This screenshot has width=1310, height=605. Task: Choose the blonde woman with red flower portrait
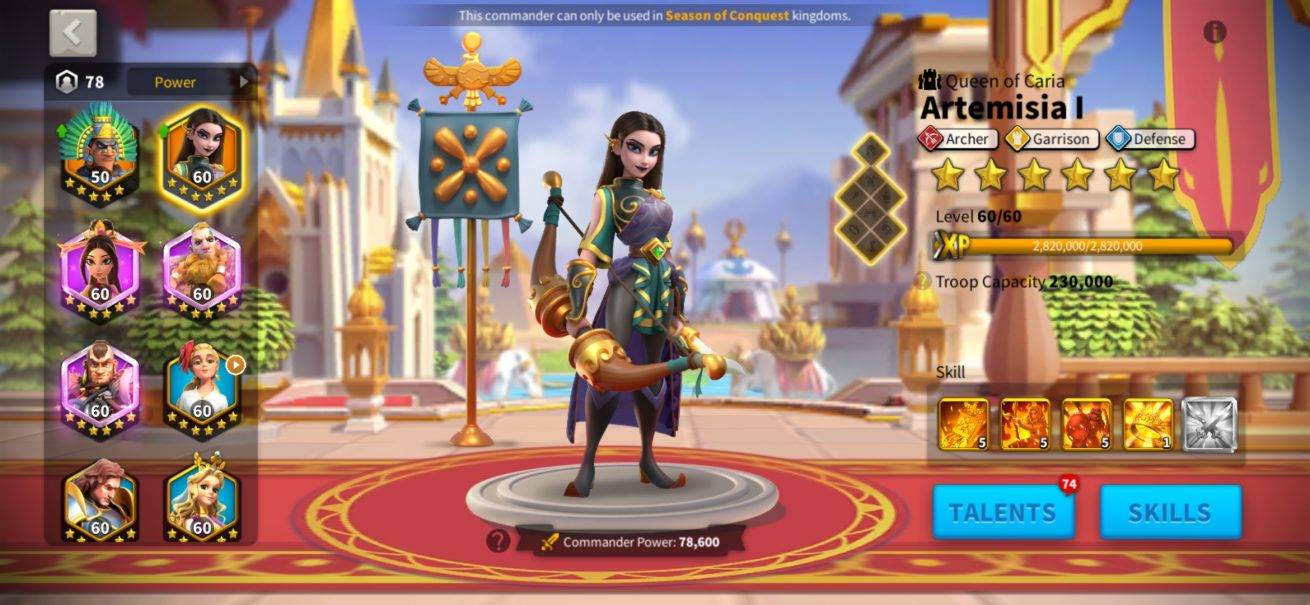coord(201,388)
